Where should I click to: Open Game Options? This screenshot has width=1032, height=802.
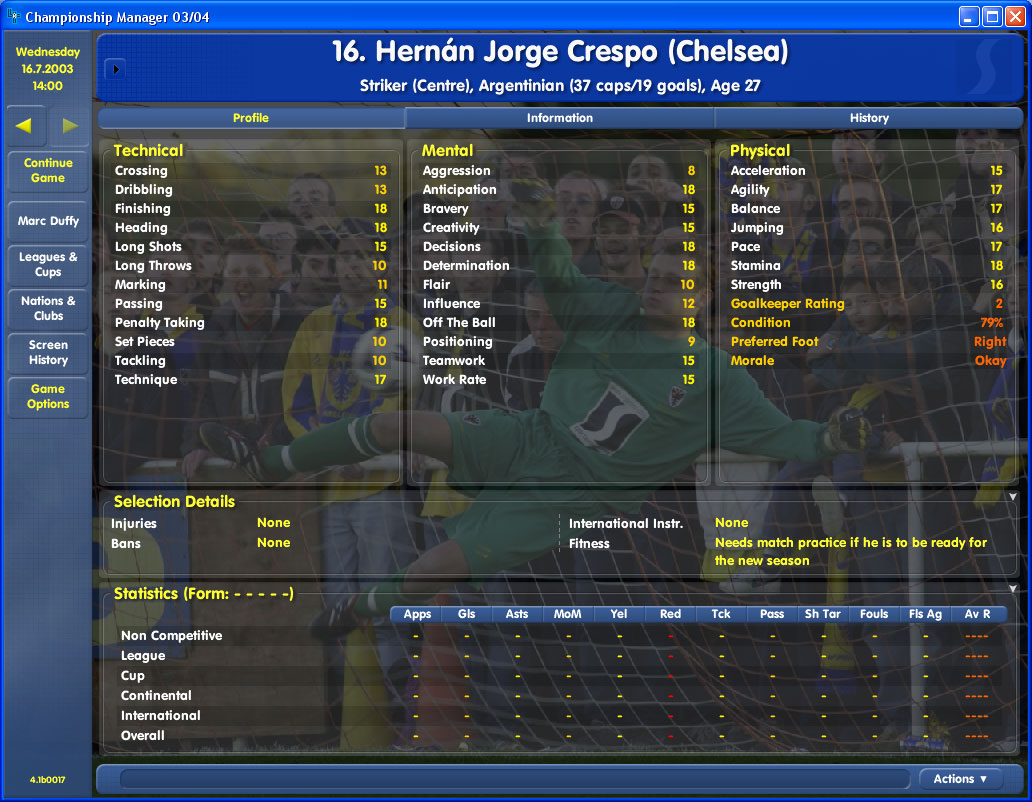[48, 397]
